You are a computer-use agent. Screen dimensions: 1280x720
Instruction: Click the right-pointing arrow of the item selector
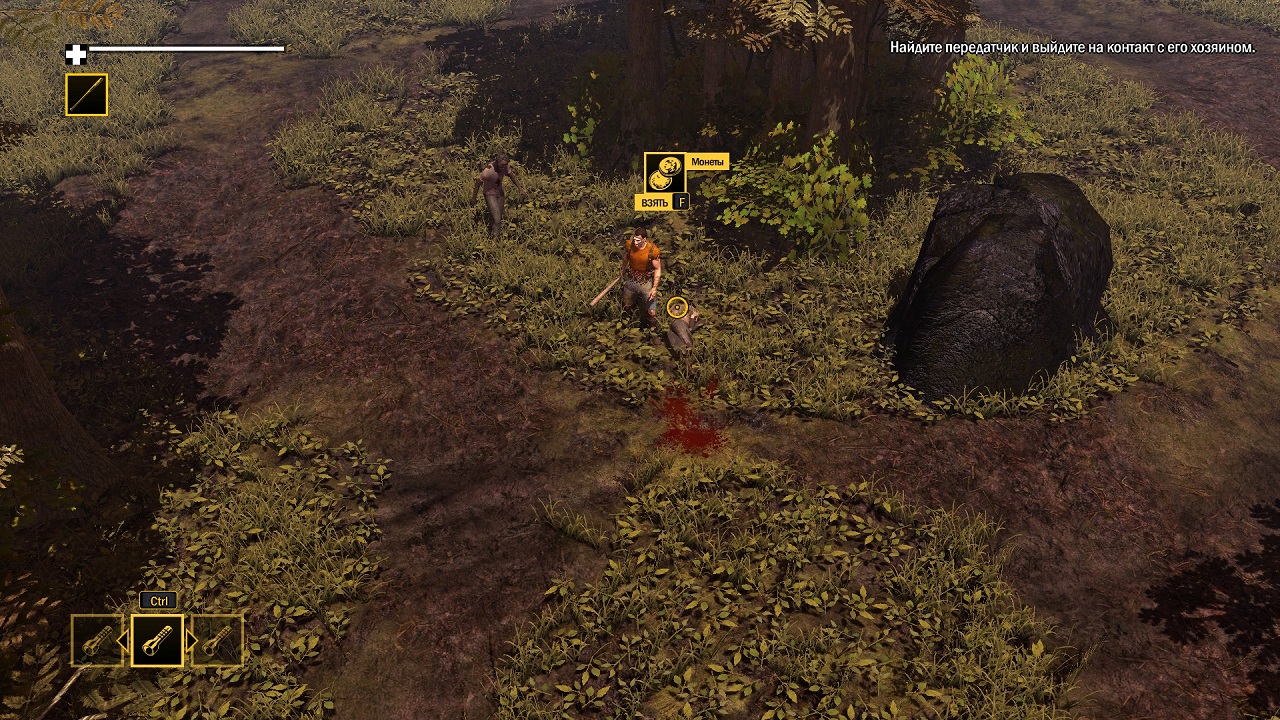192,640
